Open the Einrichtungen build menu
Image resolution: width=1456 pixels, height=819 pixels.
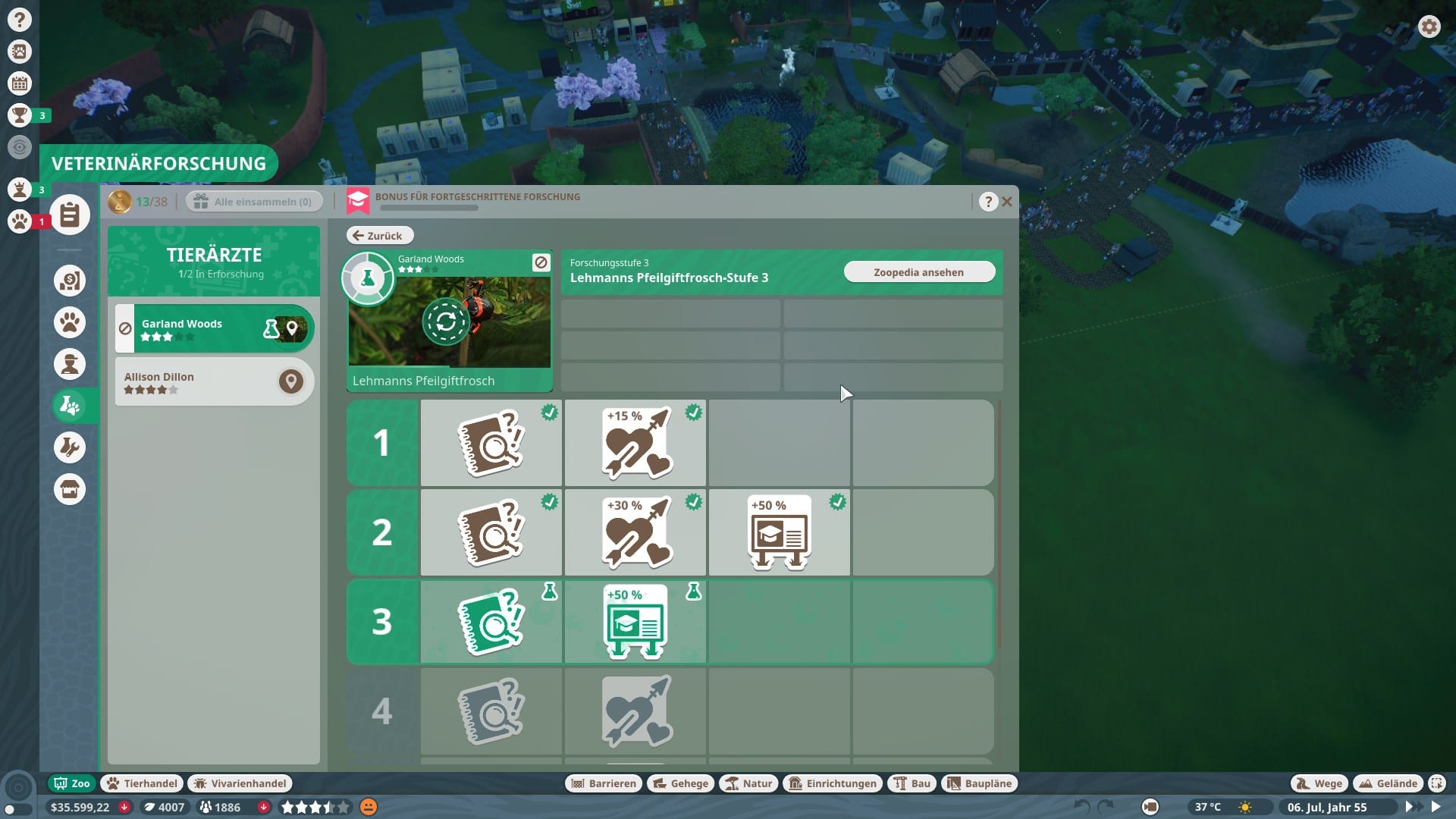point(833,783)
